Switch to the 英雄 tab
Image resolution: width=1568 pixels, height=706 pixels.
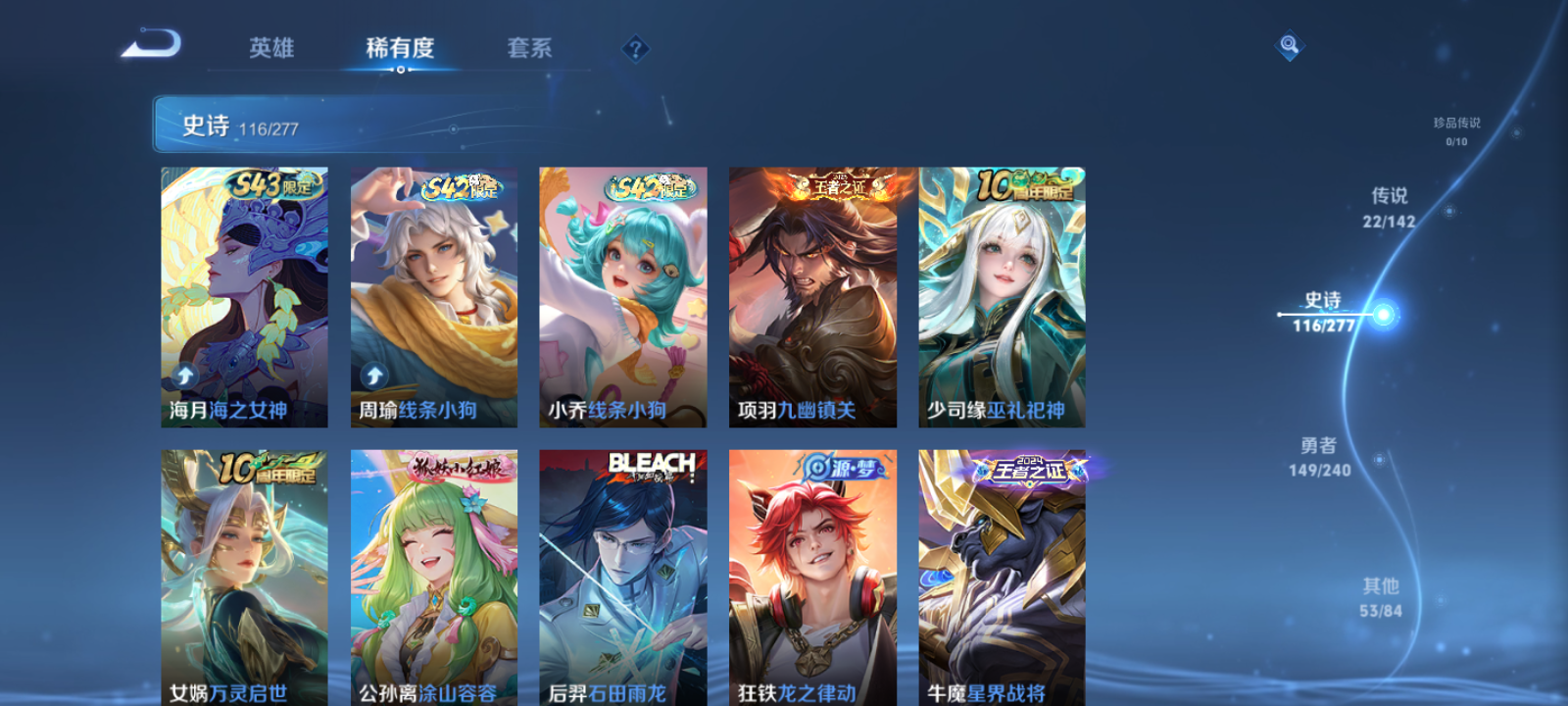coord(271,47)
